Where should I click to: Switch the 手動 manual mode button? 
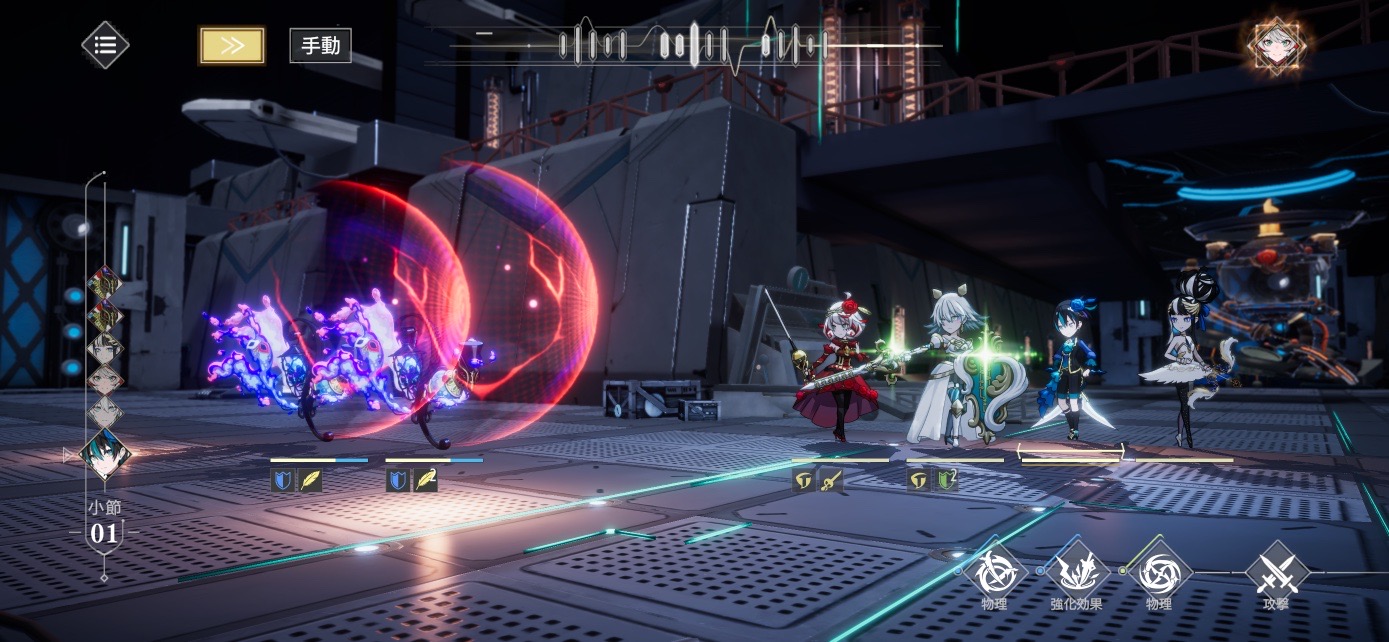coord(320,46)
